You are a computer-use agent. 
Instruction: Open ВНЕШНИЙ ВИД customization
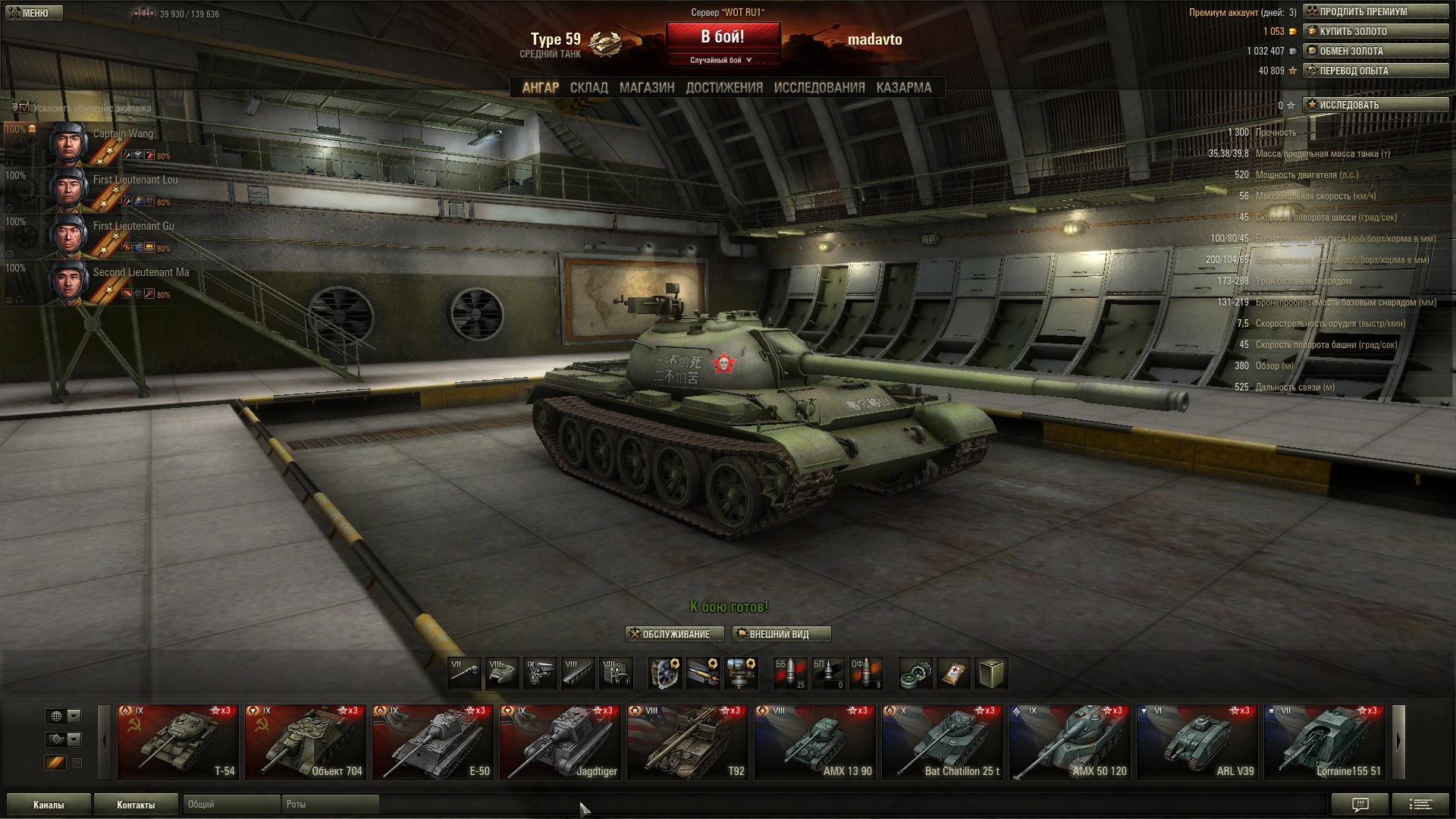tap(781, 634)
